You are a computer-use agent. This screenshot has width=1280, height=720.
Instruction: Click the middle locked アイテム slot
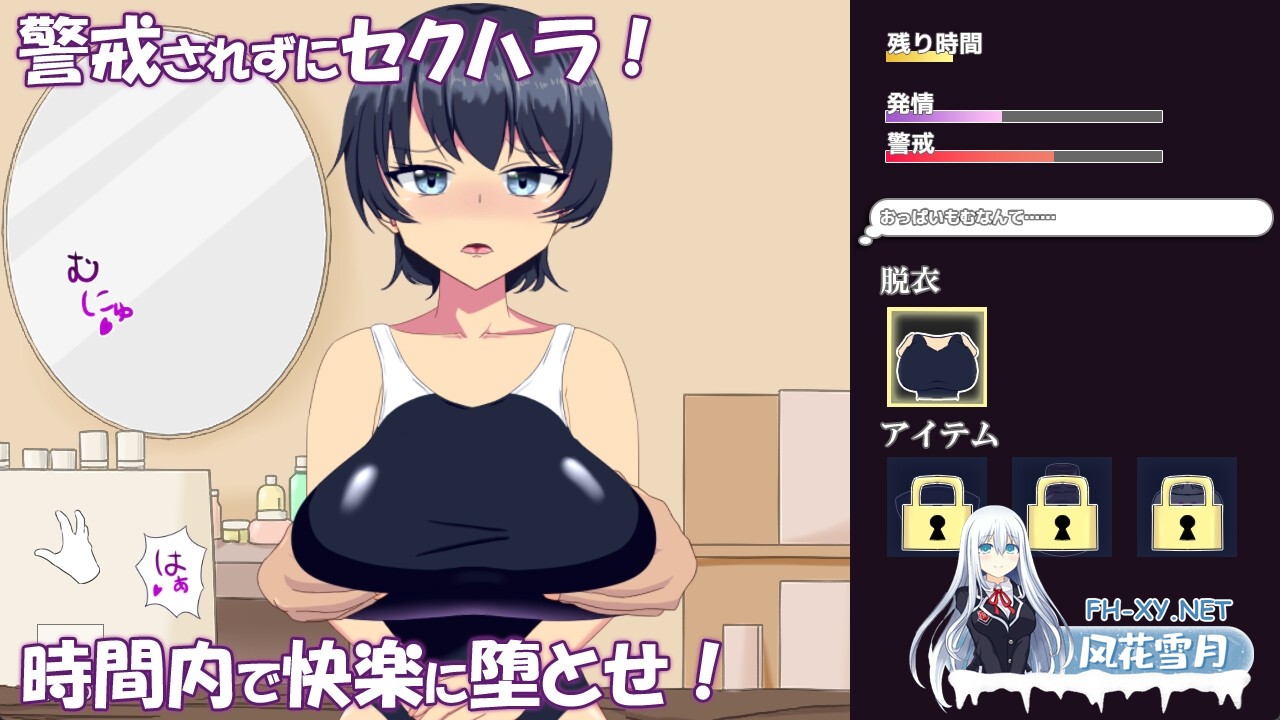pos(1060,507)
